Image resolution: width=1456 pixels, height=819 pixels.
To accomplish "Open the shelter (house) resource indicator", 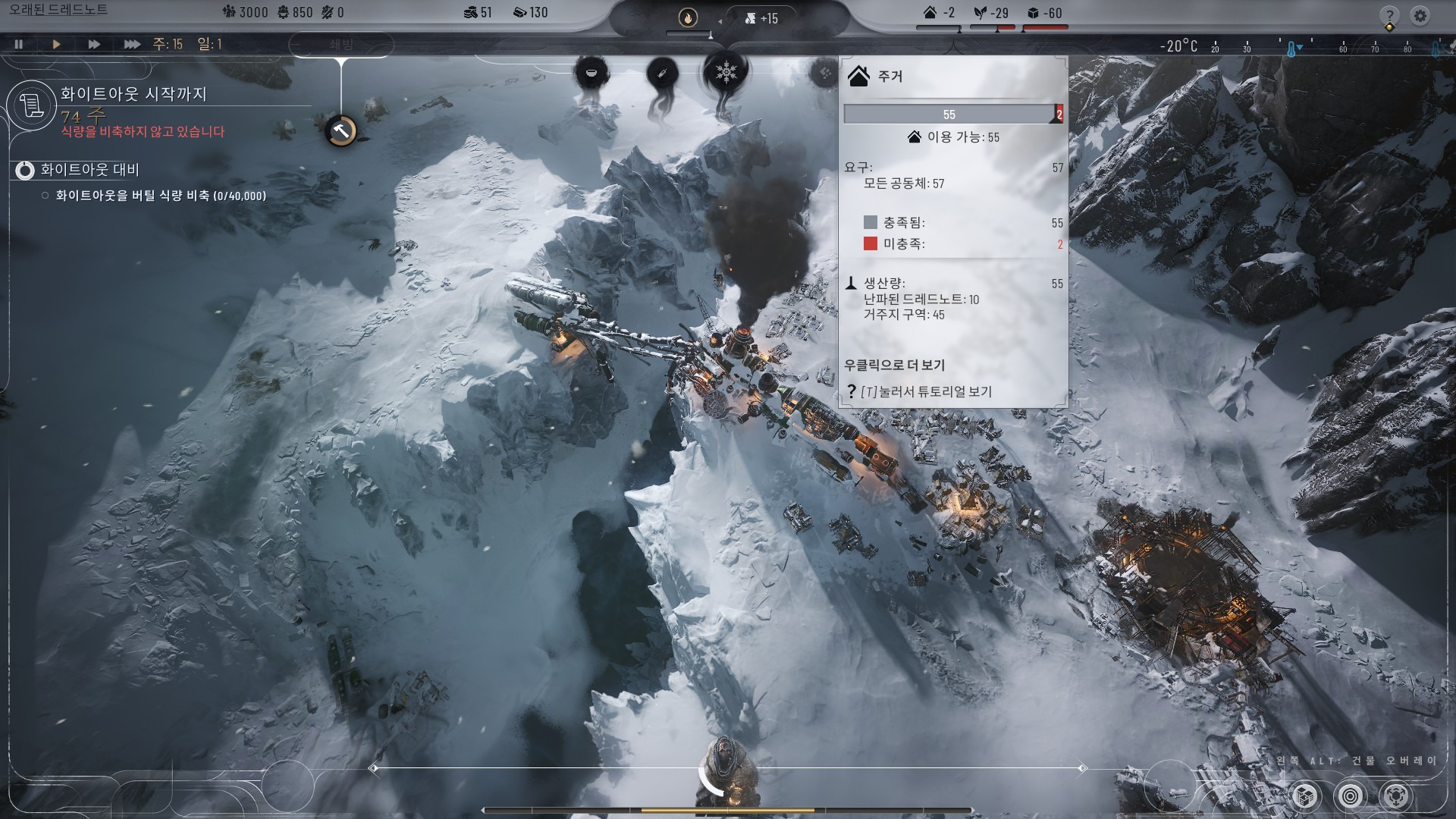I will [x=938, y=13].
